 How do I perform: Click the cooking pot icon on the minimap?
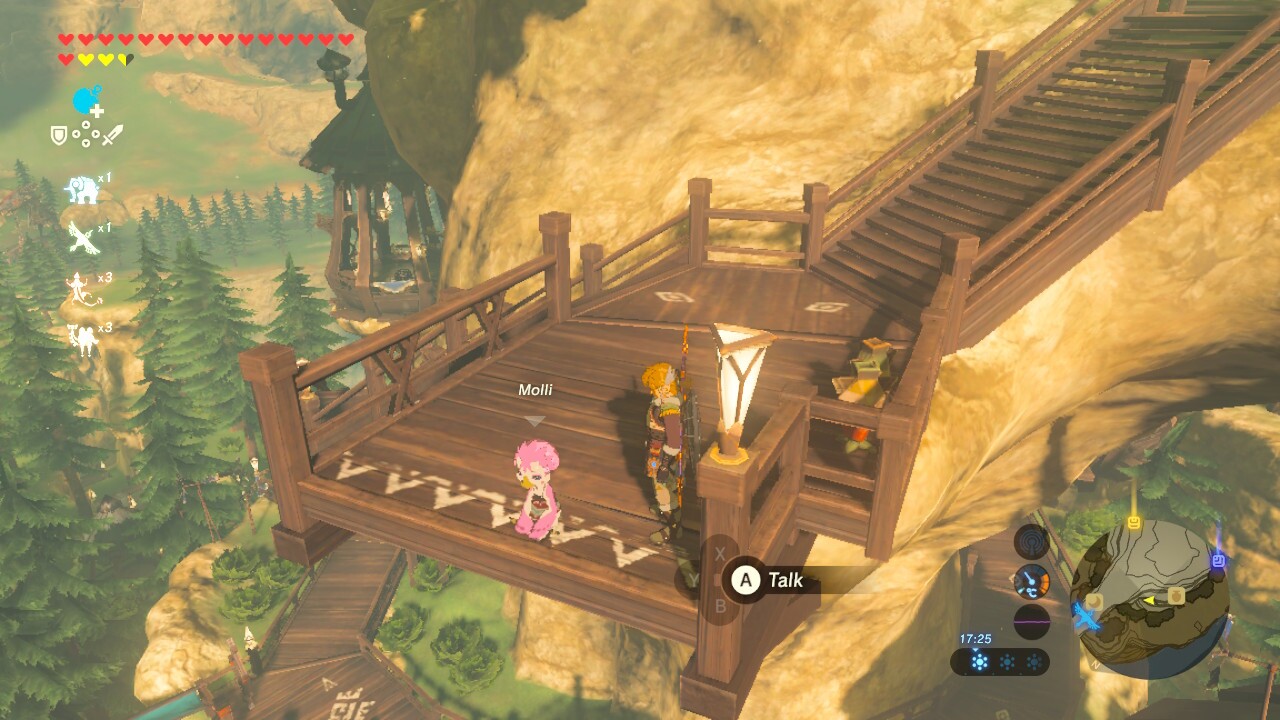1176,596
